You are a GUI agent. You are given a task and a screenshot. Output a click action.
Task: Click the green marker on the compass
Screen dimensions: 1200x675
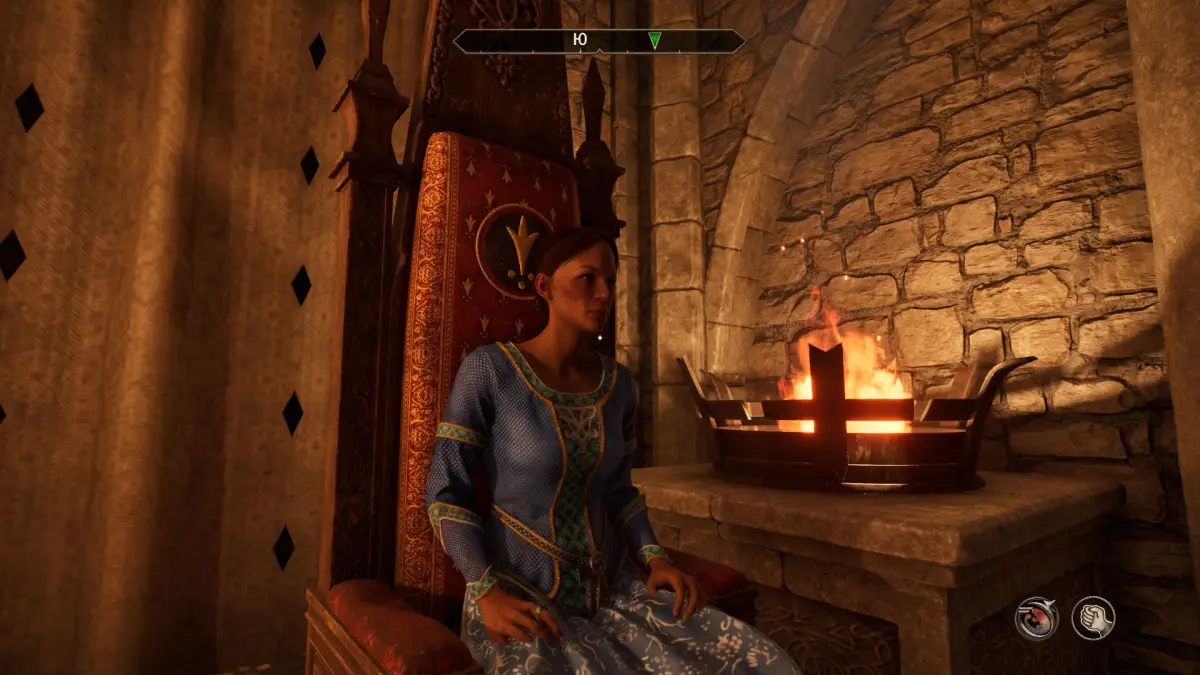654,40
